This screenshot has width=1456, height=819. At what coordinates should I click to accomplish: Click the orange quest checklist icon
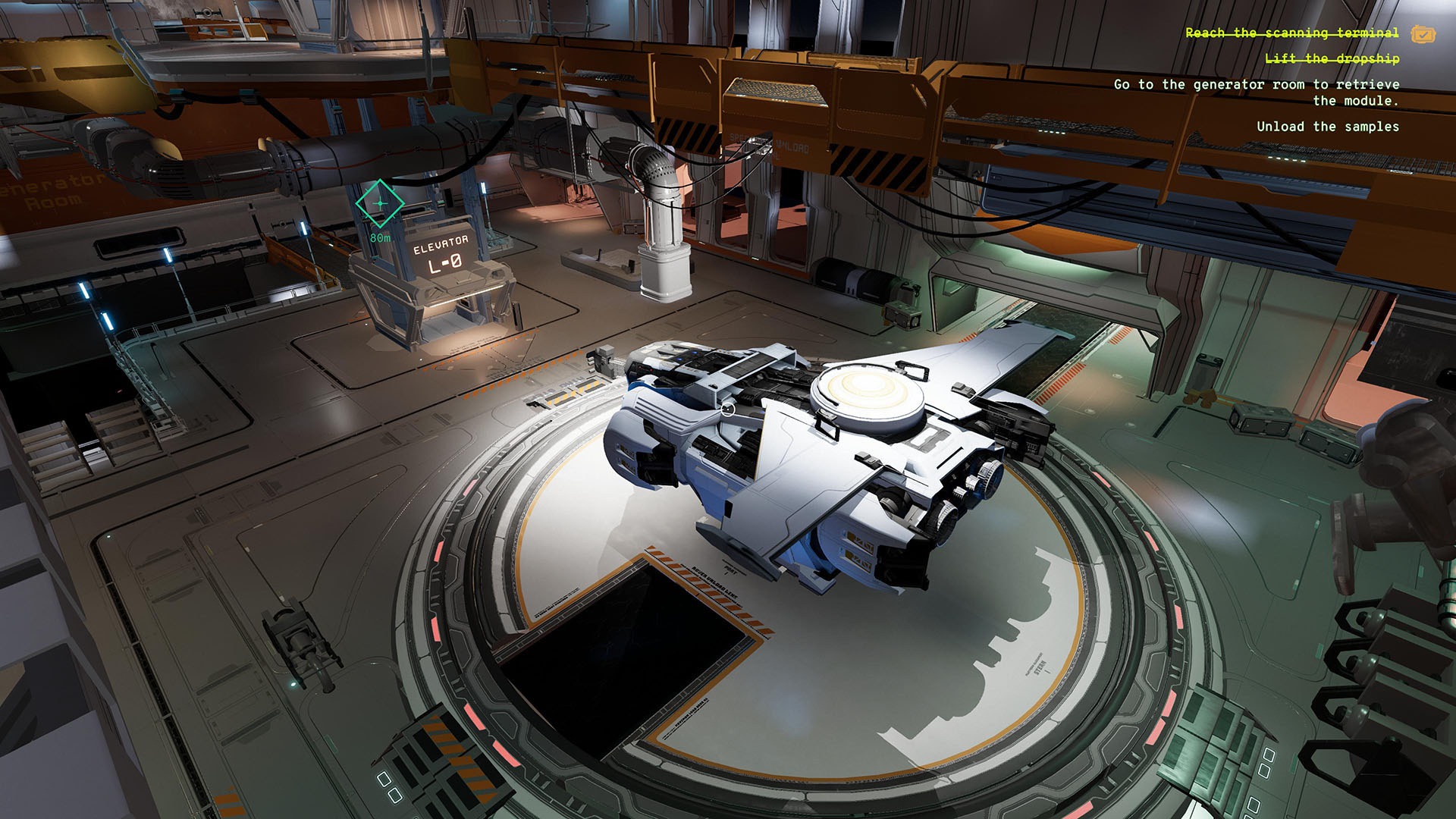pyautogui.click(x=1424, y=33)
